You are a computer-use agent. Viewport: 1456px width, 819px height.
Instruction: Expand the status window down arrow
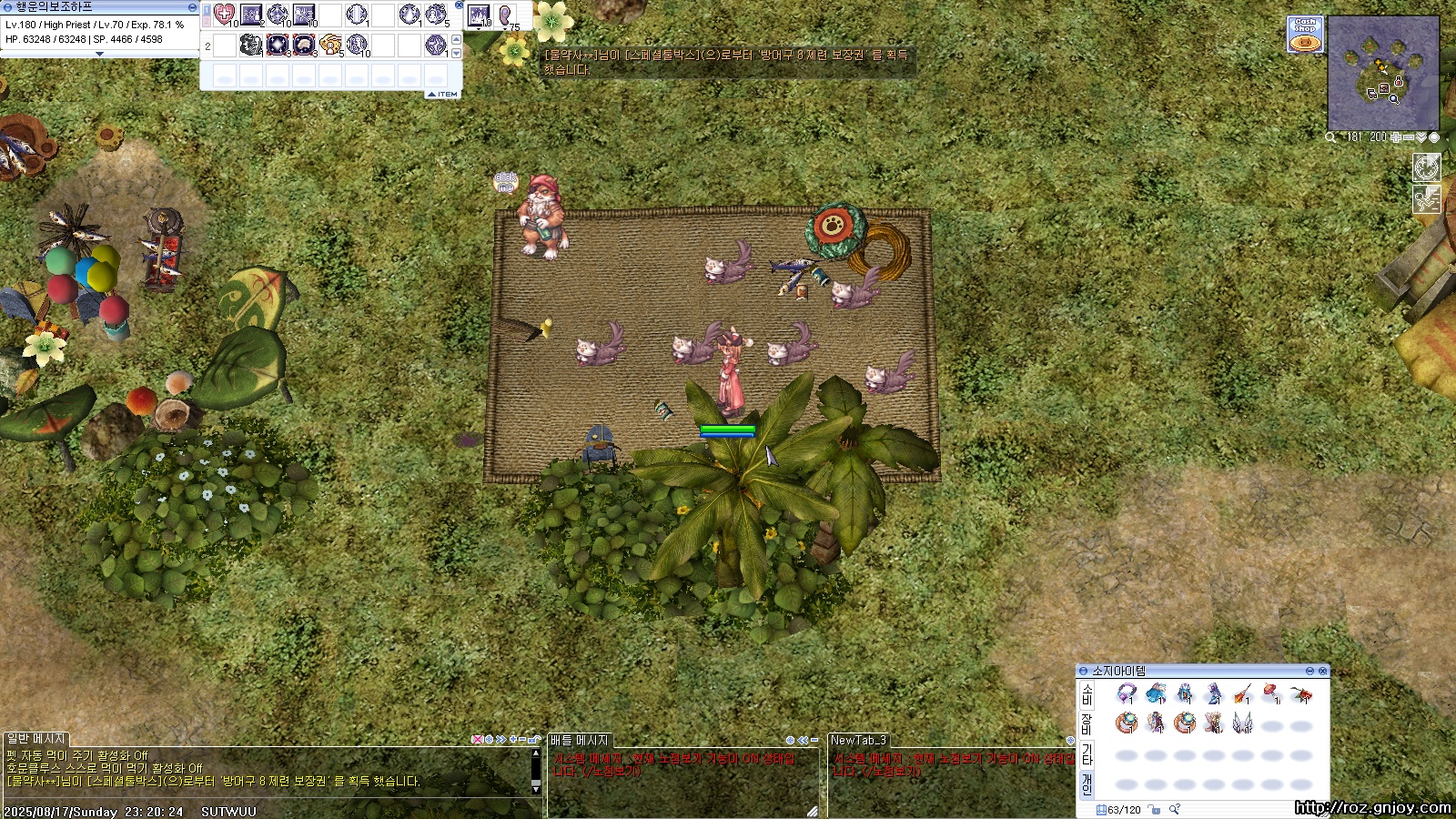point(99,54)
